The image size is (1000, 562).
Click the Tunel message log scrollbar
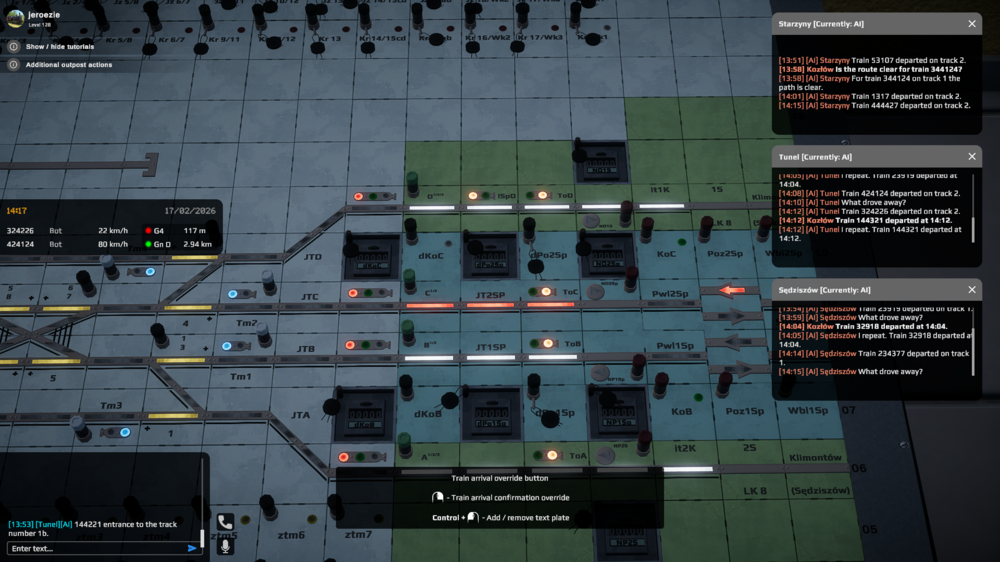click(x=973, y=228)
